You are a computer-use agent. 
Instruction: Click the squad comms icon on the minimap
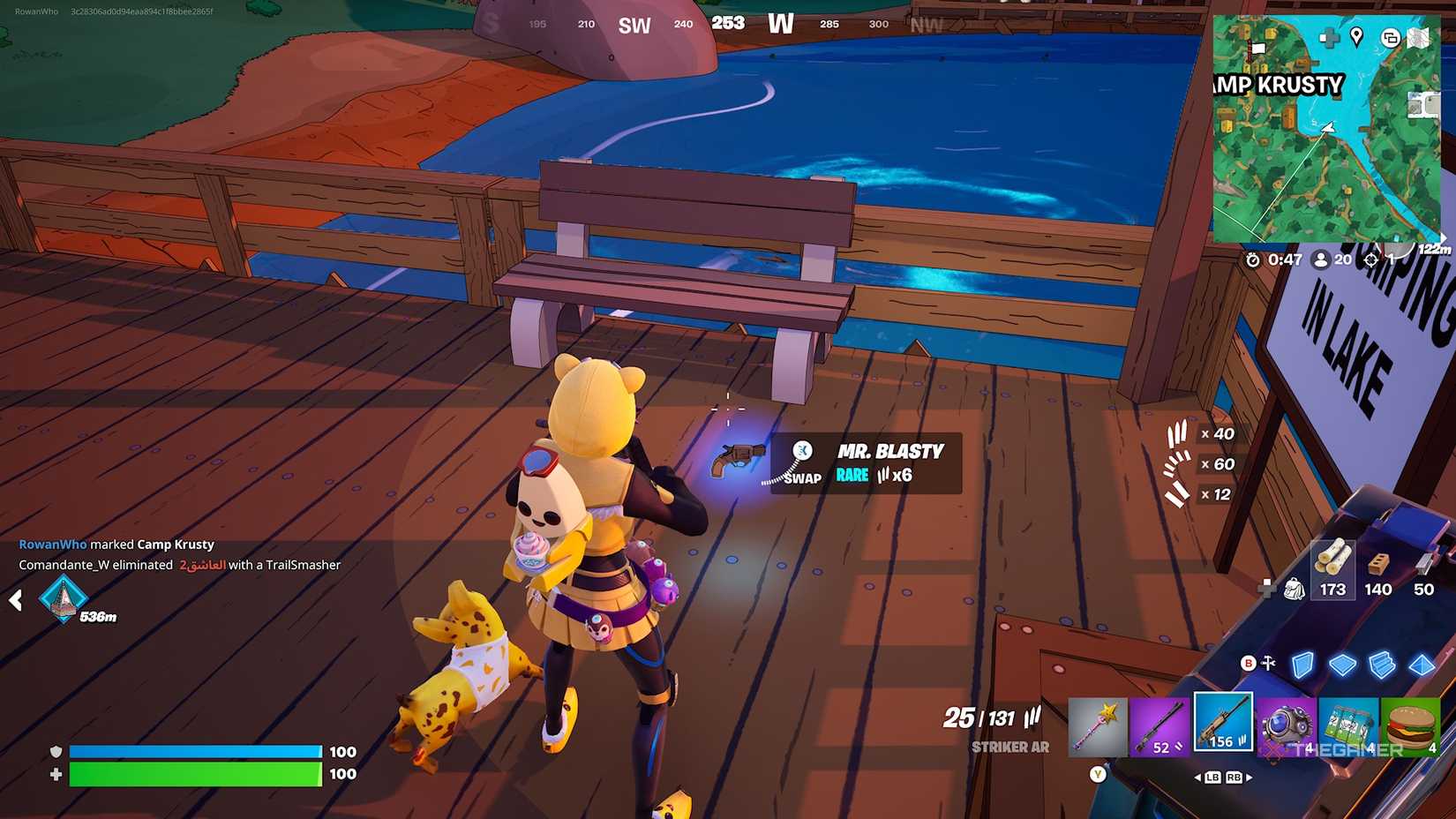click(1391, 38)
